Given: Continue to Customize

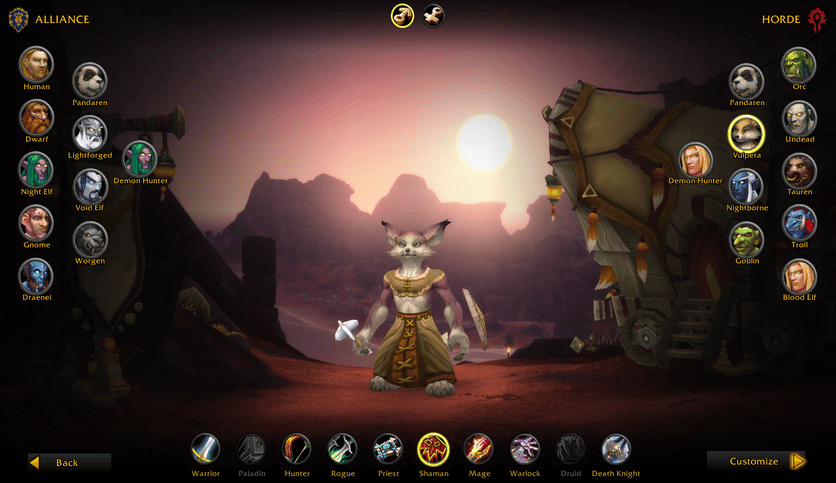Looking at the screenshot, I should pyautogui.click(x=757, y=461).
